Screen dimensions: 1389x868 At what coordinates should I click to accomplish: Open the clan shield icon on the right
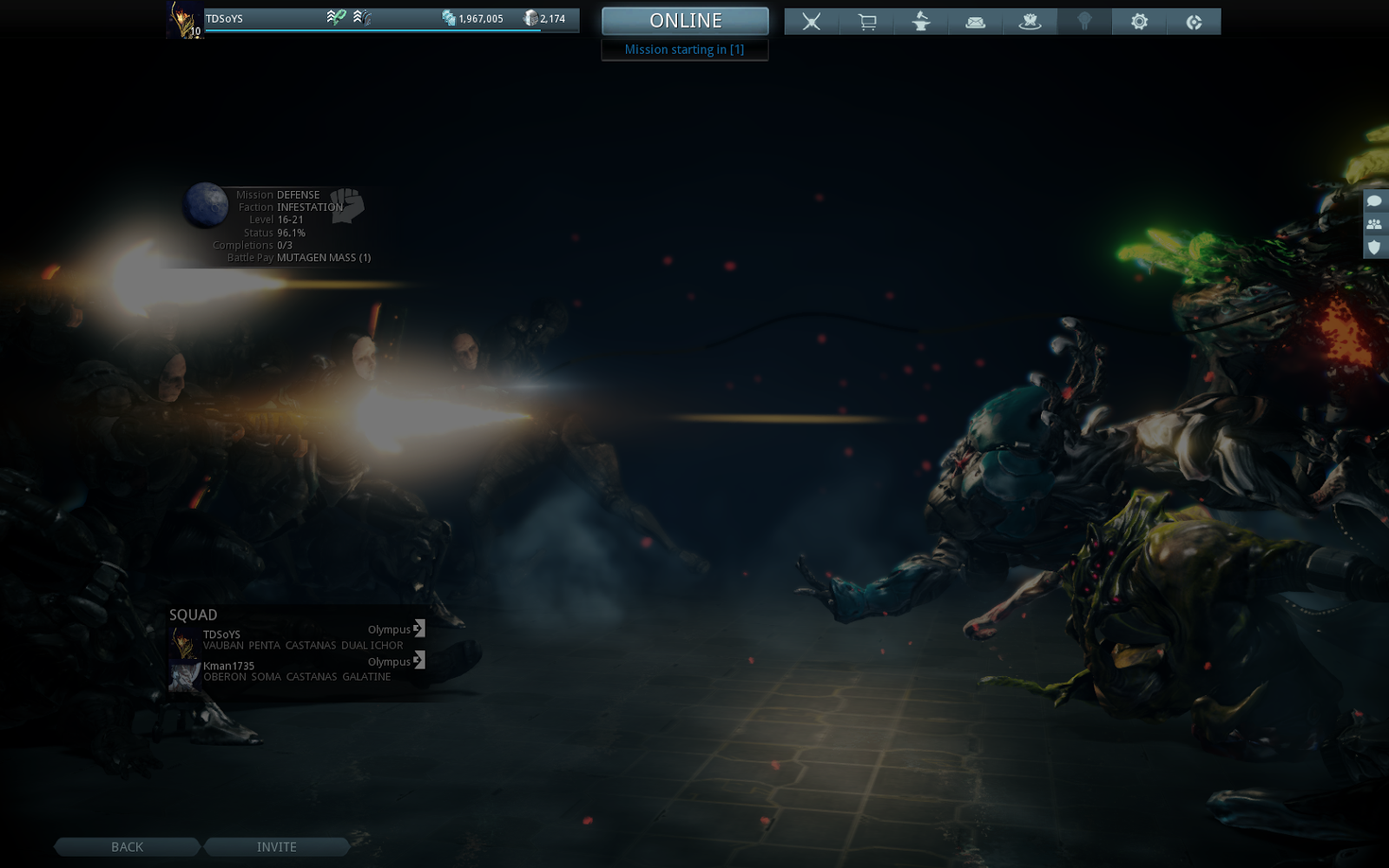1374,250
